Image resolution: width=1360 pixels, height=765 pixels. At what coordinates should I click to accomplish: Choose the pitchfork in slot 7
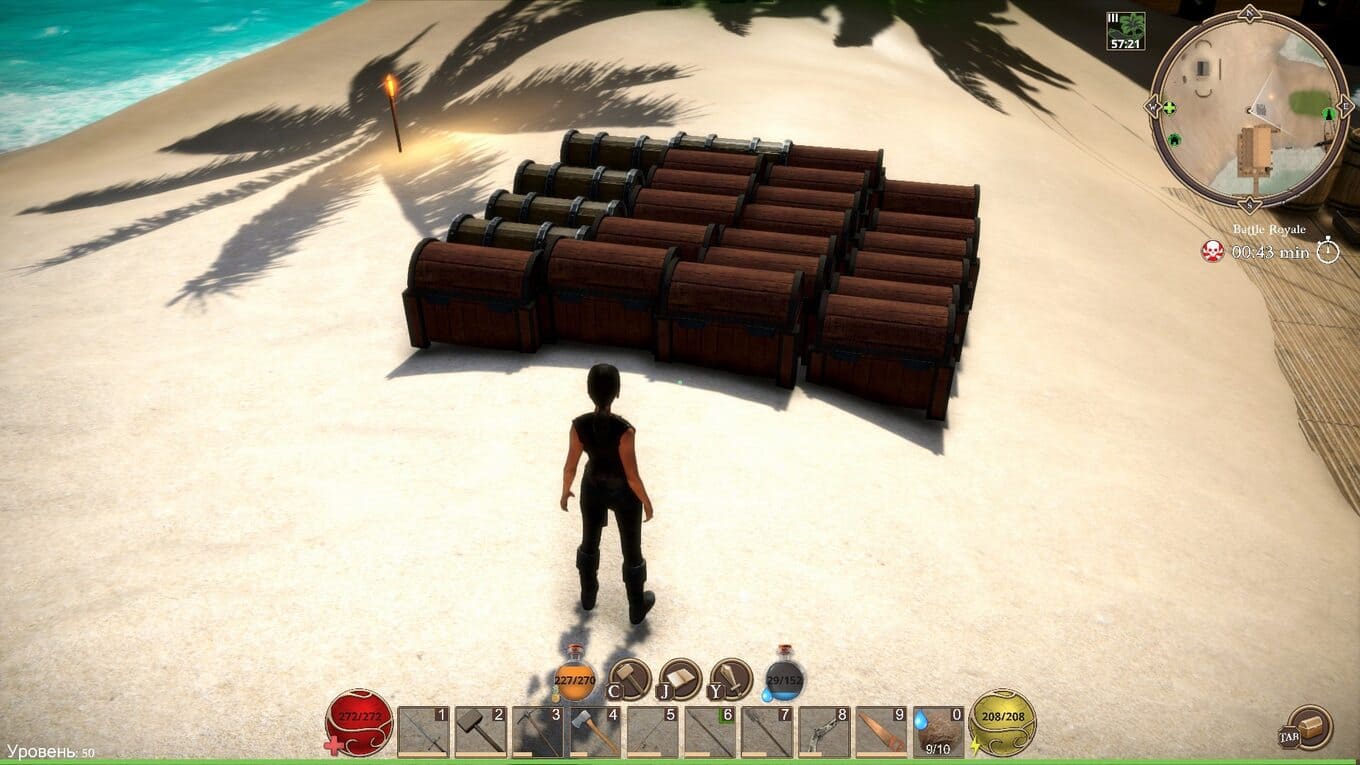(767, 732)
